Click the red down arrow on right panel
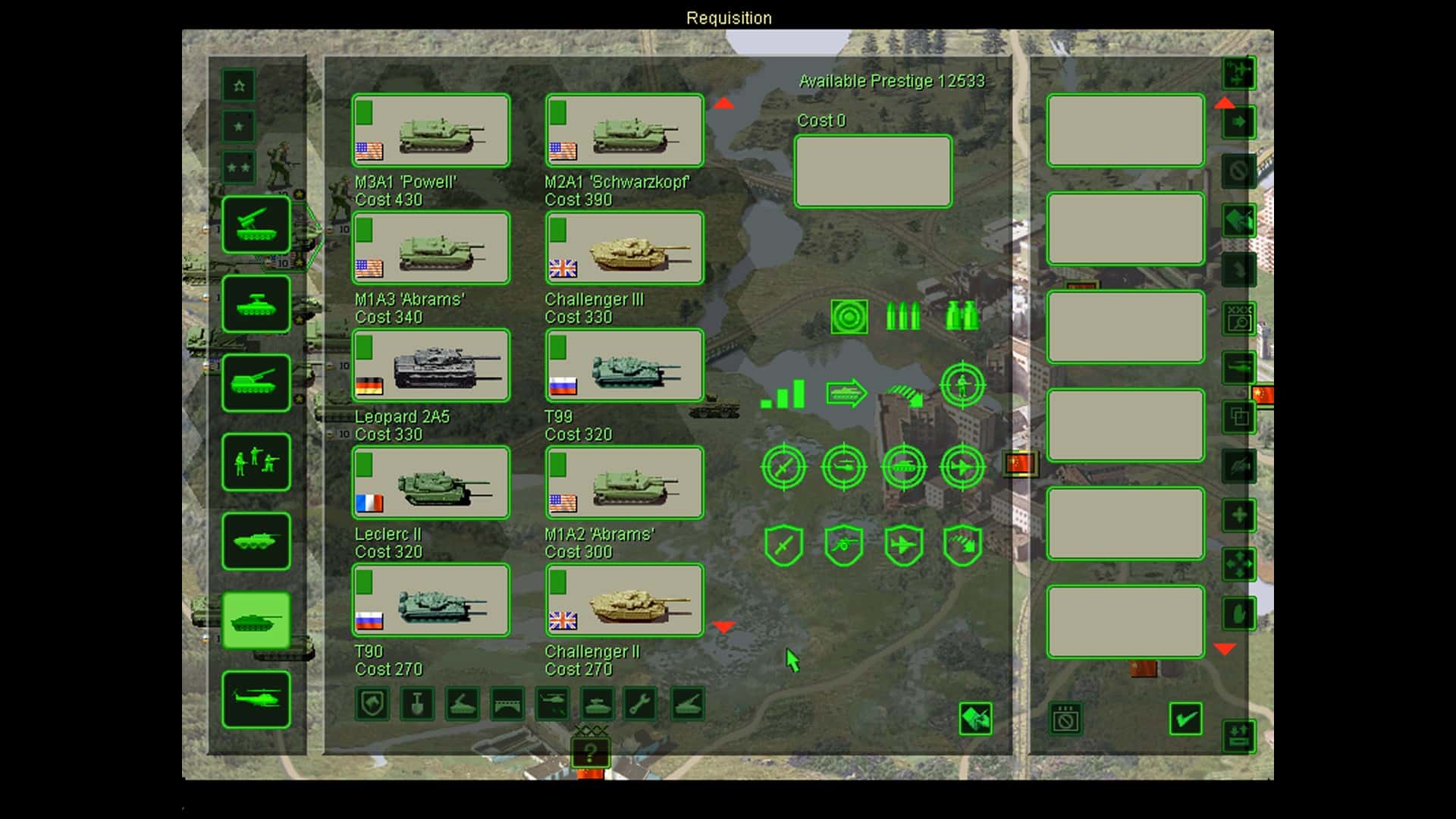1456x819 pixels. point(1226,648)
